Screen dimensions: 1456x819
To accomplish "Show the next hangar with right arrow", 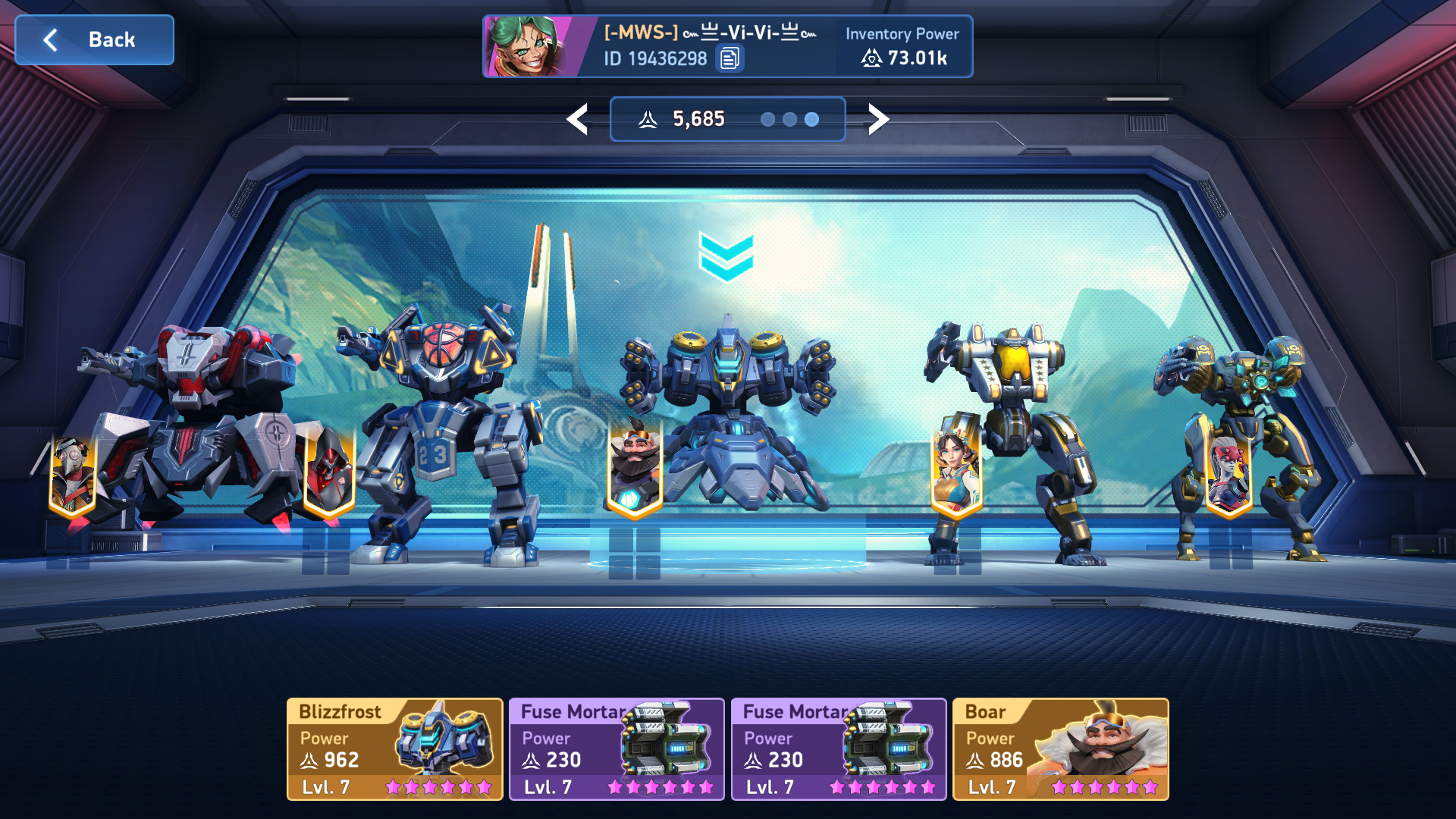I will [x=877, y=120].
